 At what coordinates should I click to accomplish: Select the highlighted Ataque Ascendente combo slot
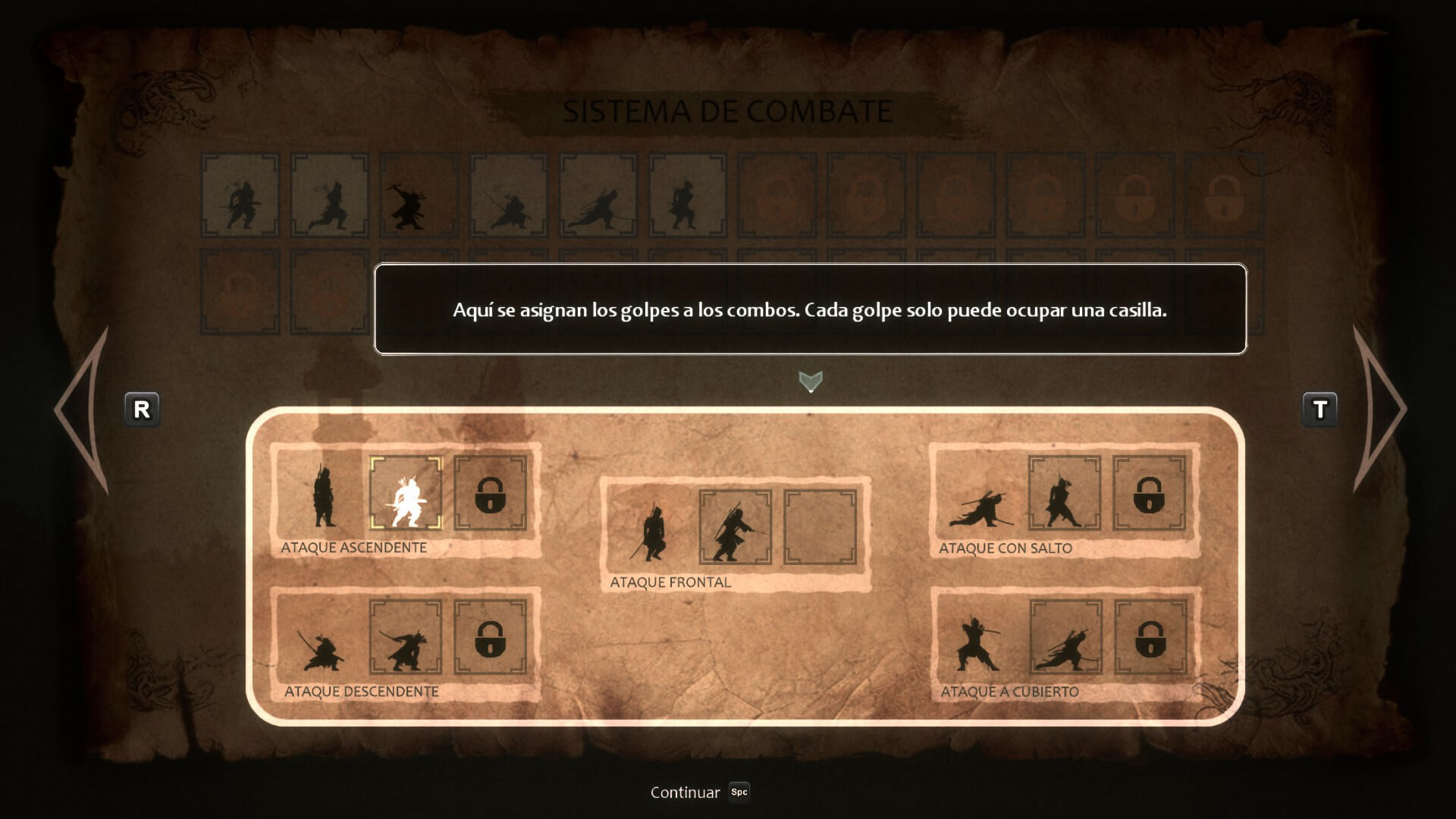[x=406, y=493]
